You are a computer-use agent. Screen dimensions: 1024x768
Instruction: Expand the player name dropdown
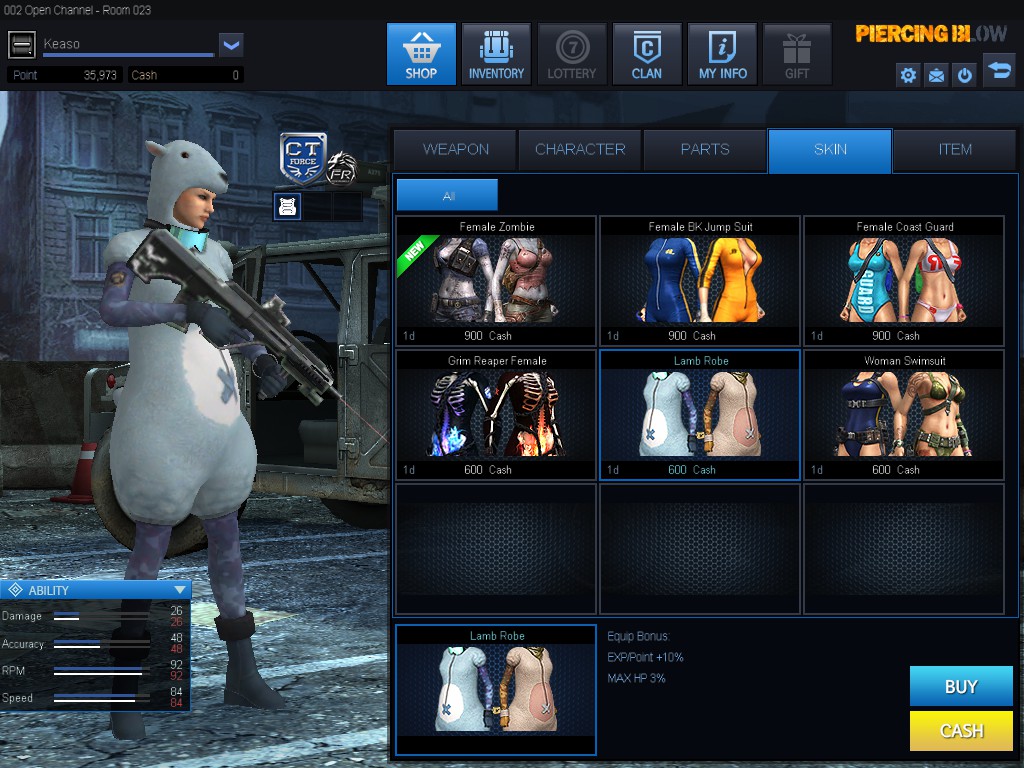[x=231, y=44]
